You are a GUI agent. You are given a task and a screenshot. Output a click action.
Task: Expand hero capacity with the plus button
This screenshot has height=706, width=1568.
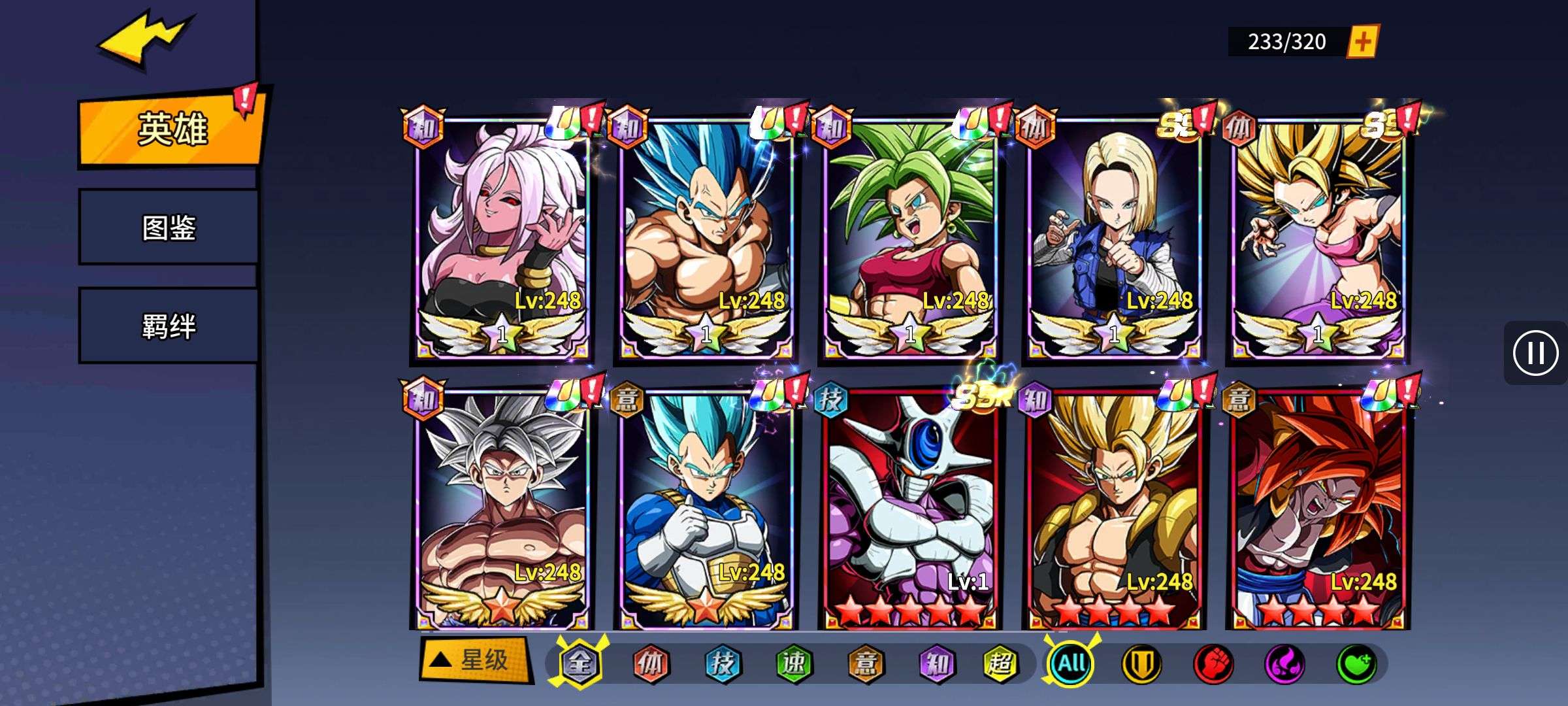click(1363, 42)
